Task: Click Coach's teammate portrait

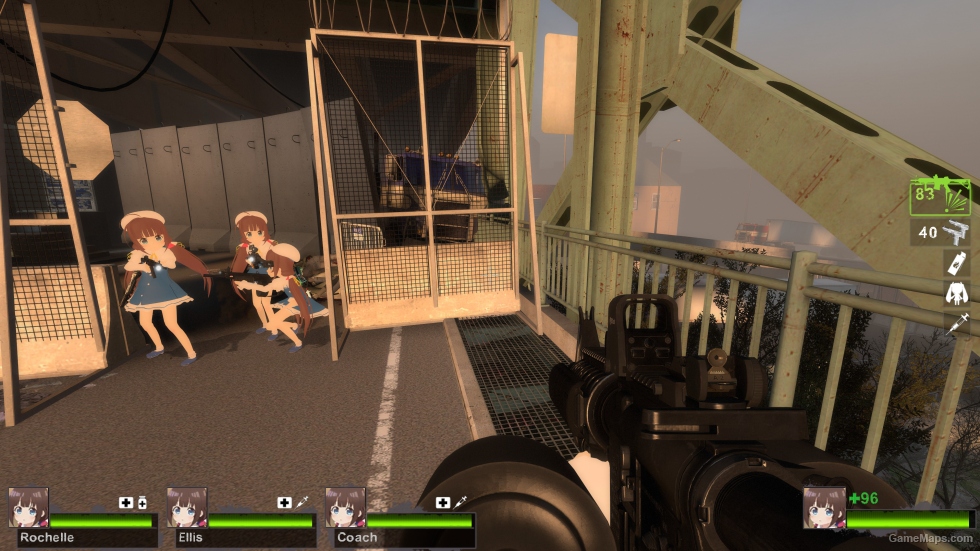Action: [x=345, y=508]
